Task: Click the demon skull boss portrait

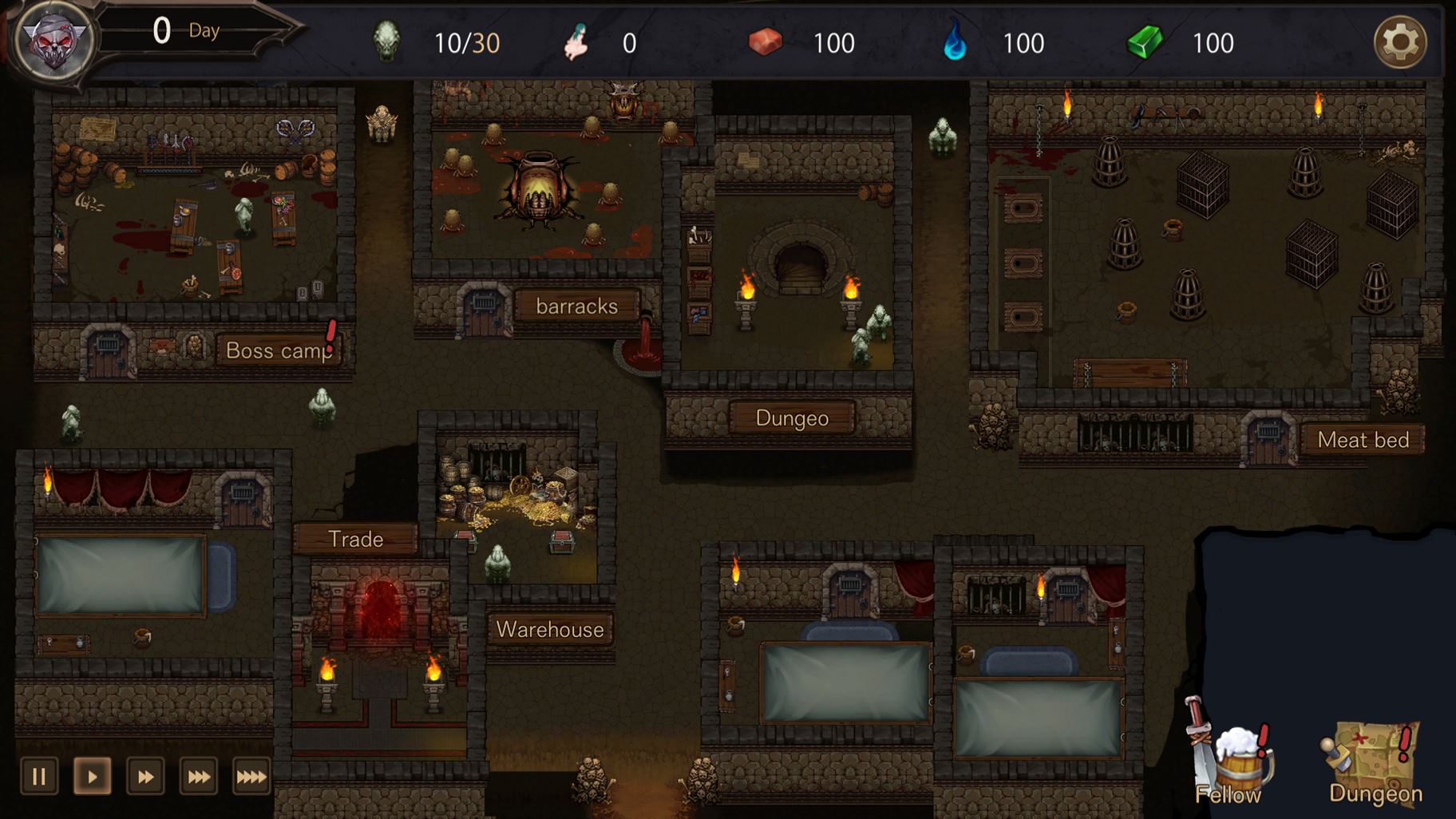Action: point(53,40)
